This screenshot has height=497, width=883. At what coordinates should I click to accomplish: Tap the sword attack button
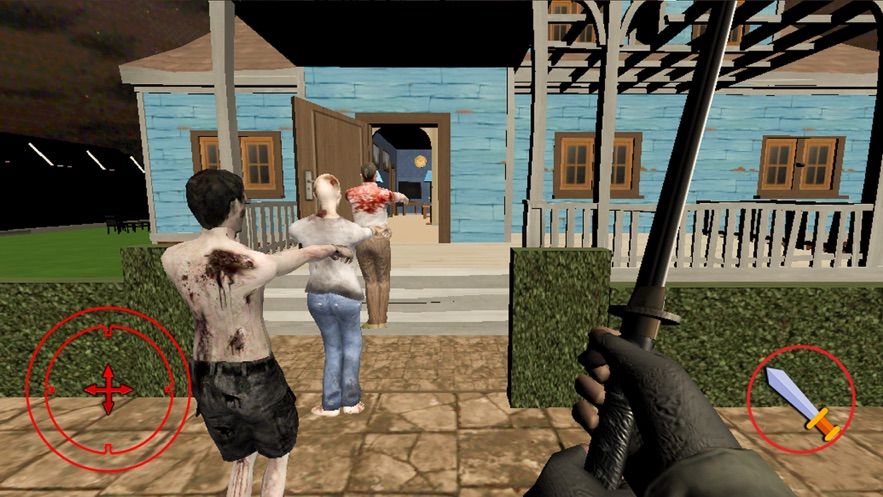click(801, 400)
